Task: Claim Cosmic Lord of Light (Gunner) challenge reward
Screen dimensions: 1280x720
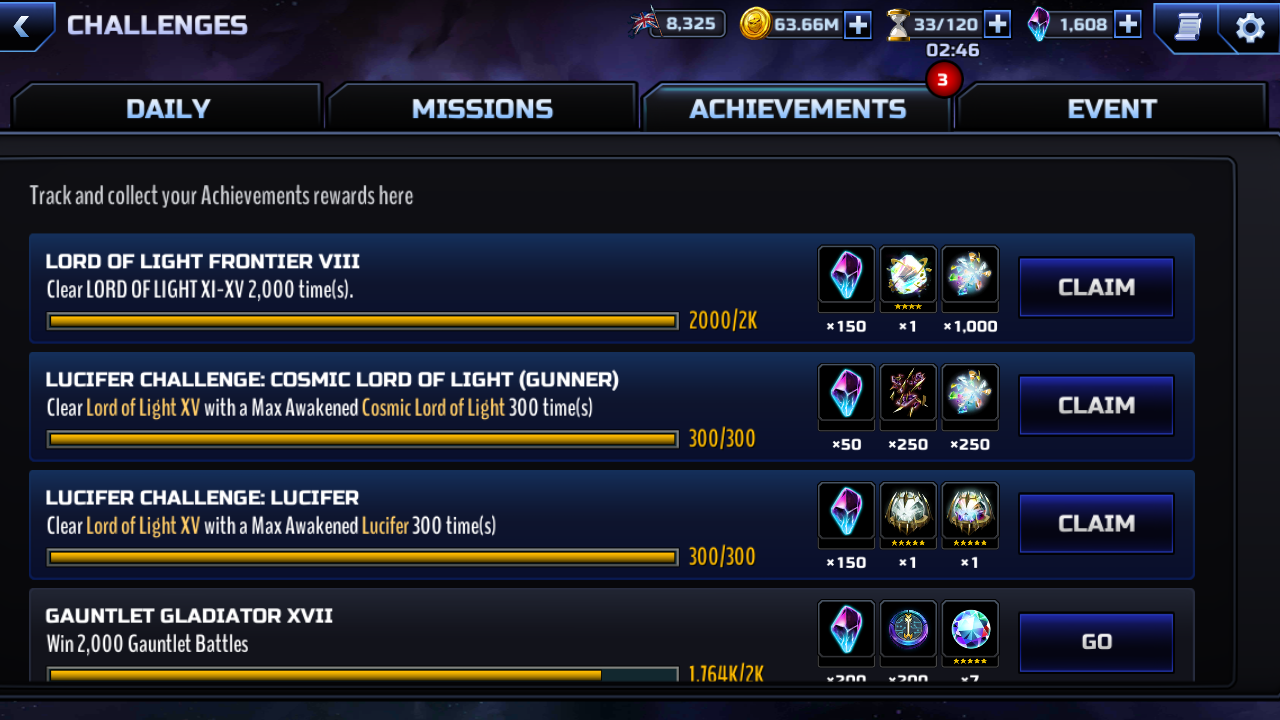Action: point(1096,405)
